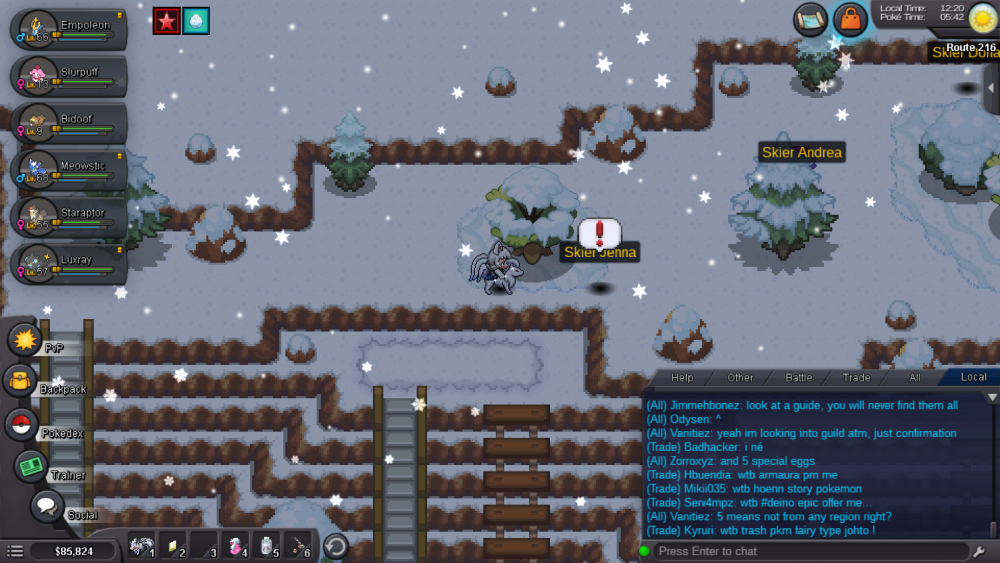Image resolution: width=1000 pixels, height=563 pixels.
Task: Select the mount in hotbar slot 1
Action: [142, 547]
